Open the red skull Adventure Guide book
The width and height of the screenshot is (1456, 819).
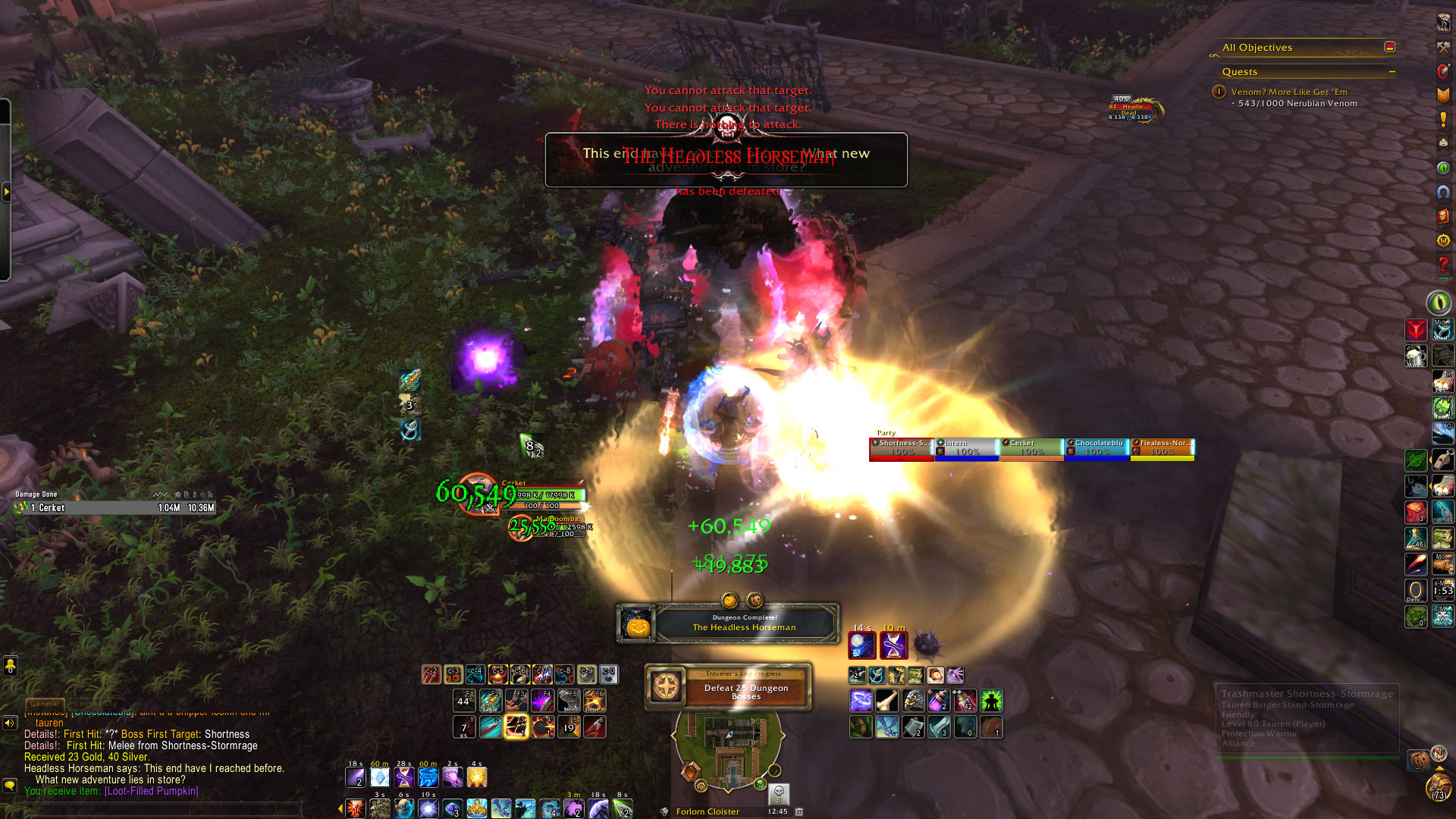[x=1443, y=216]
